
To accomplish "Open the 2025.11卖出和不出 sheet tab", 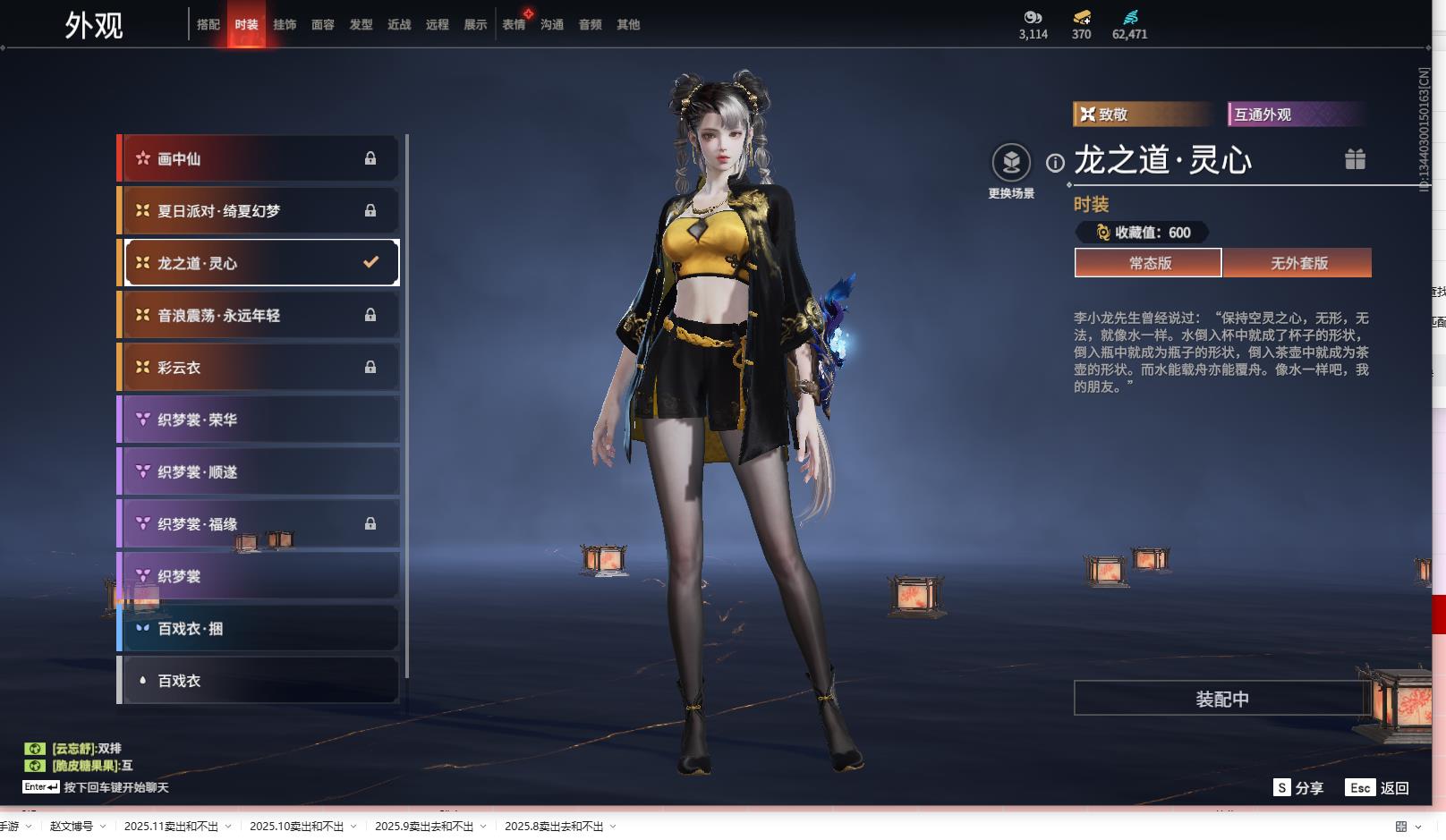I will pos(171,827).
